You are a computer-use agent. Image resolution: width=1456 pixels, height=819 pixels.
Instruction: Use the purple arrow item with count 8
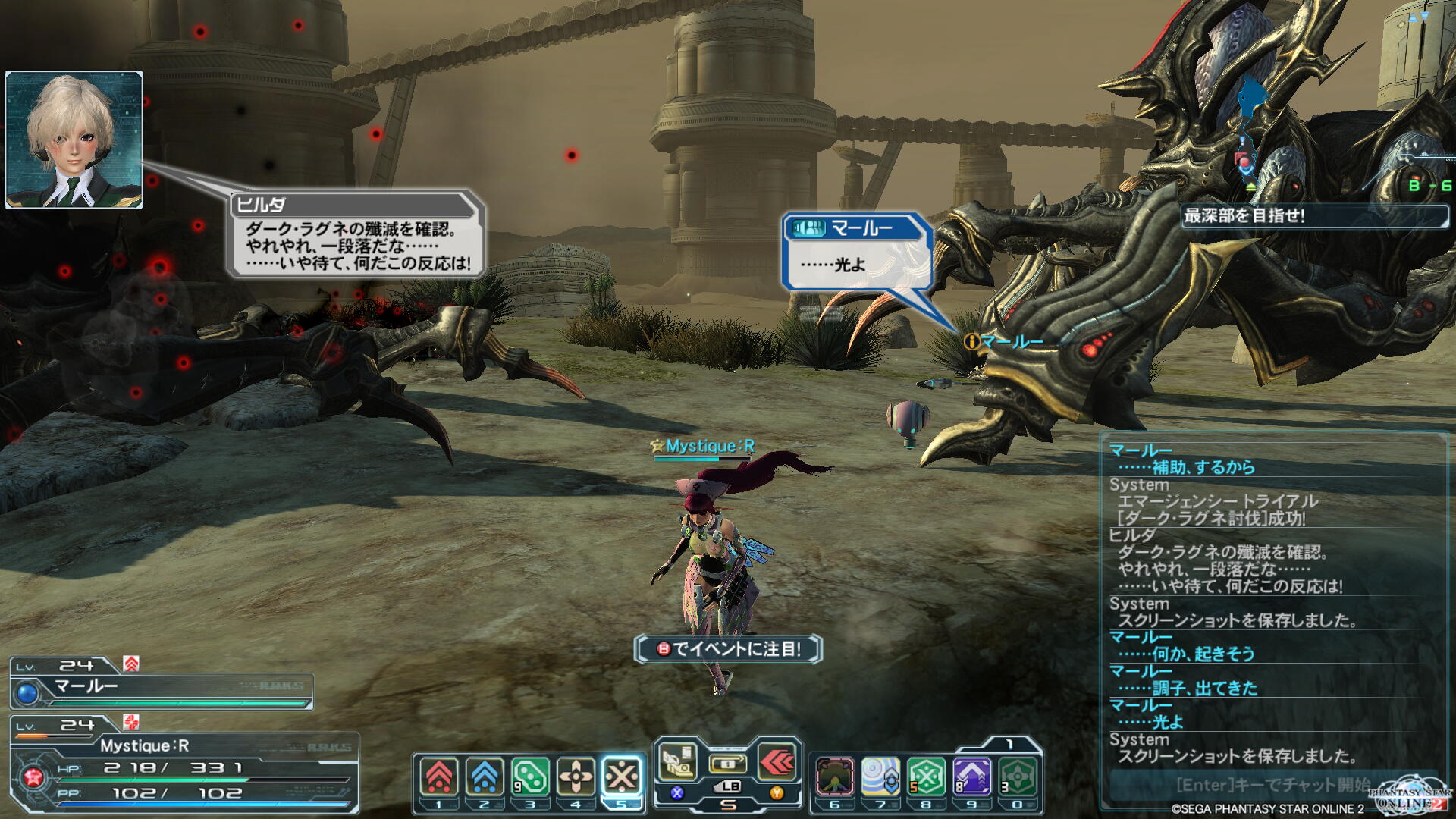point(971,777)
